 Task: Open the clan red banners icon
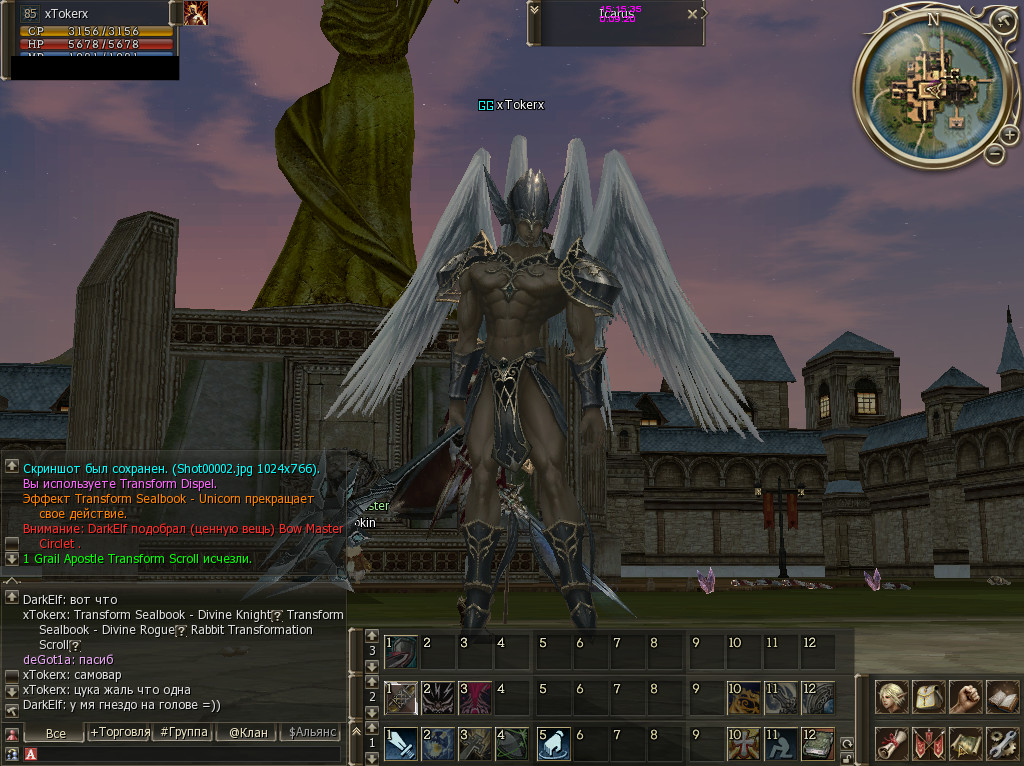coord(929,743)
